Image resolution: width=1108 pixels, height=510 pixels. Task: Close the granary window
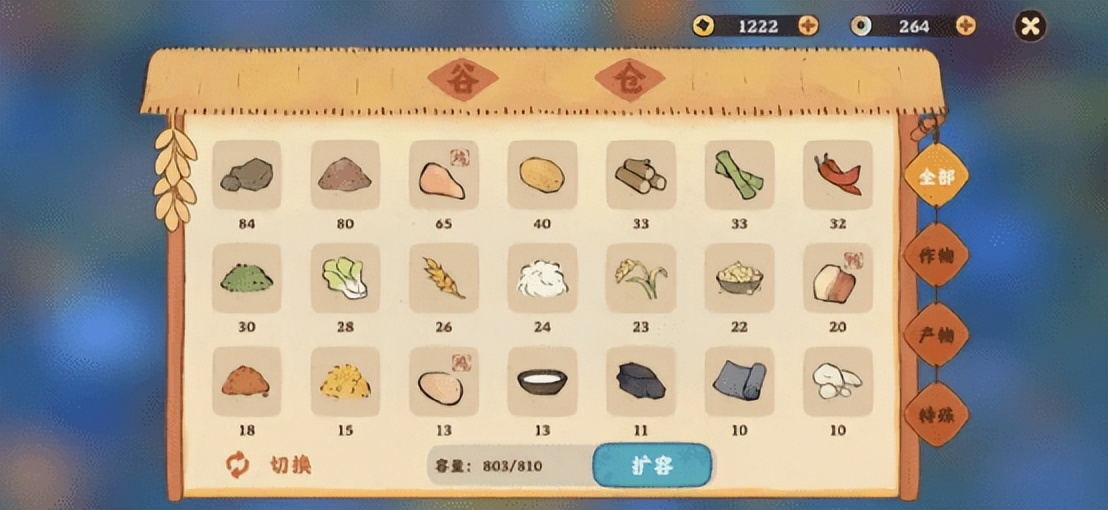[x=1029, y=26]
